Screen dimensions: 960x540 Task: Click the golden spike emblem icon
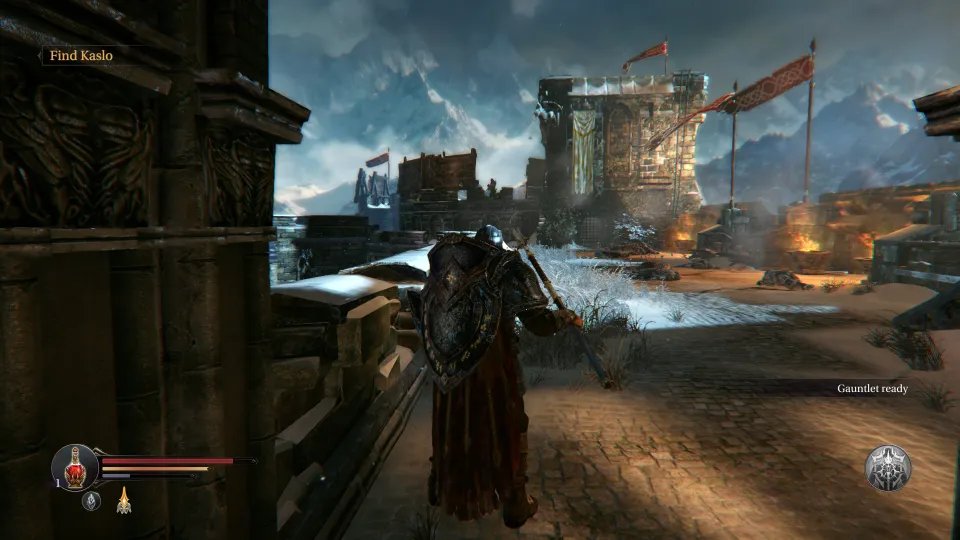(x=124, y=499)
